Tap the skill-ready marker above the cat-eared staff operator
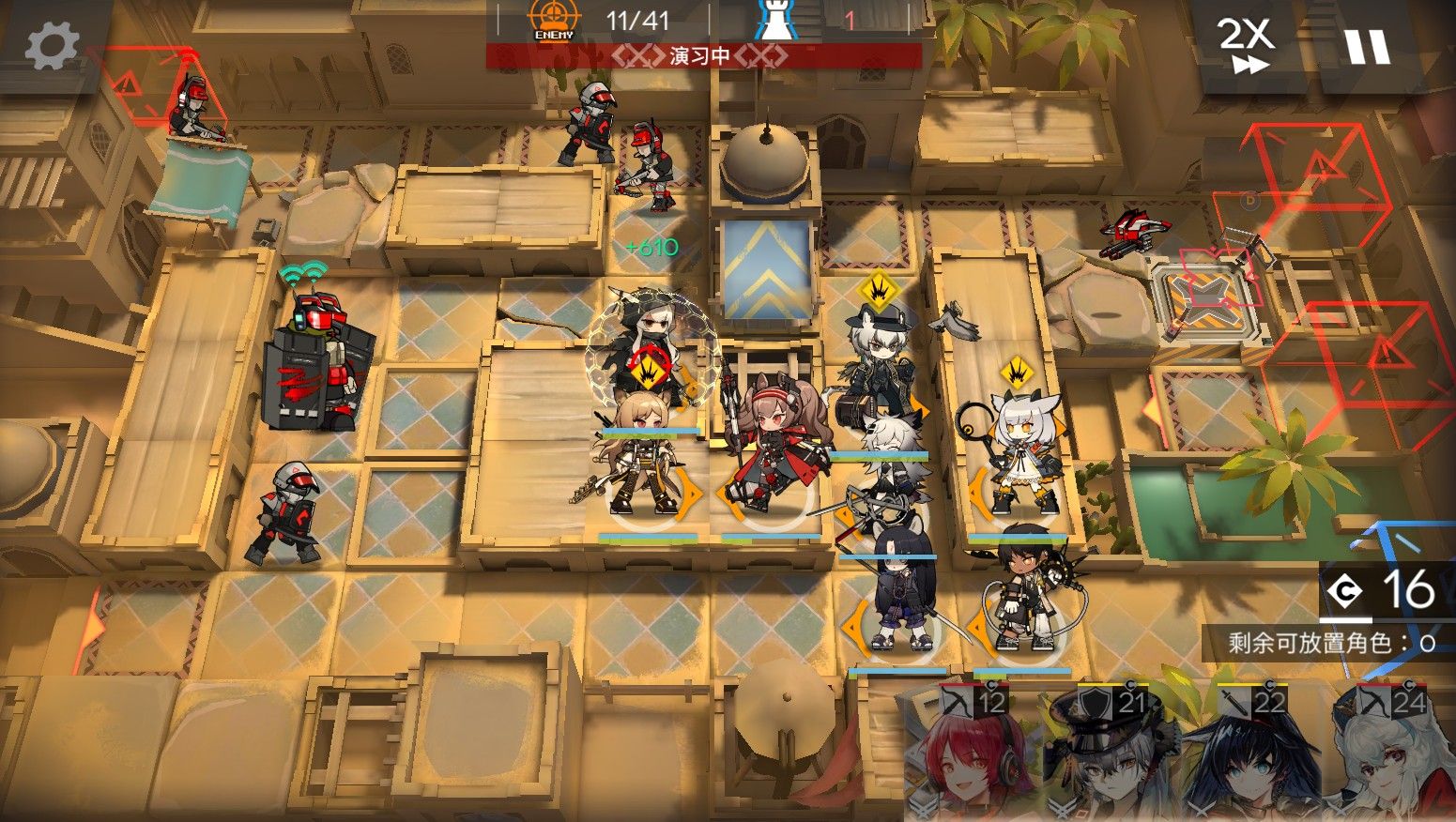Image resolution: width=1456 pixels, height=822 pixels. [x=1016, y=374]
